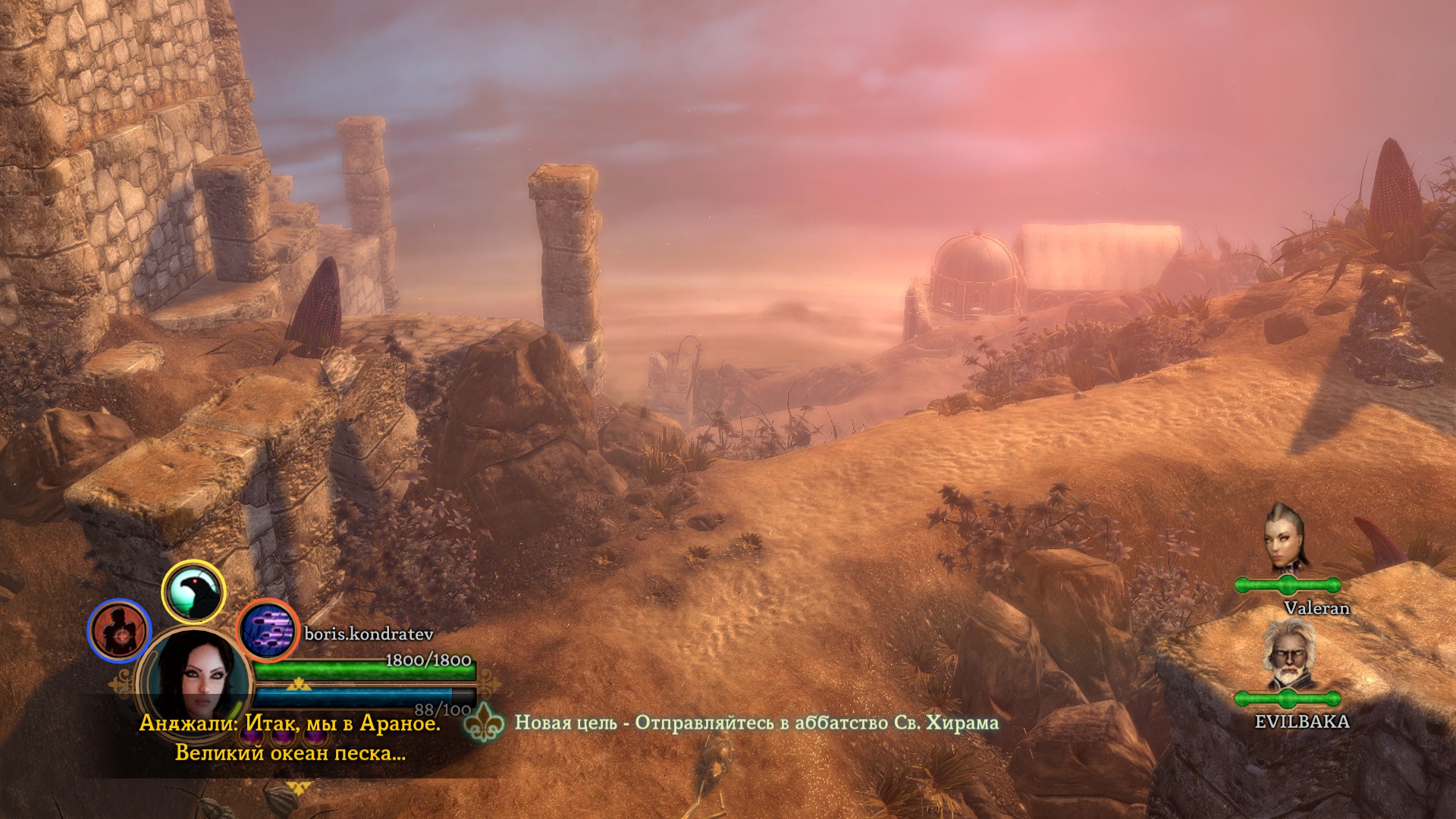Select EVILBAKA's bearded party portrait
The image size is (1456, 819).
1287,654
